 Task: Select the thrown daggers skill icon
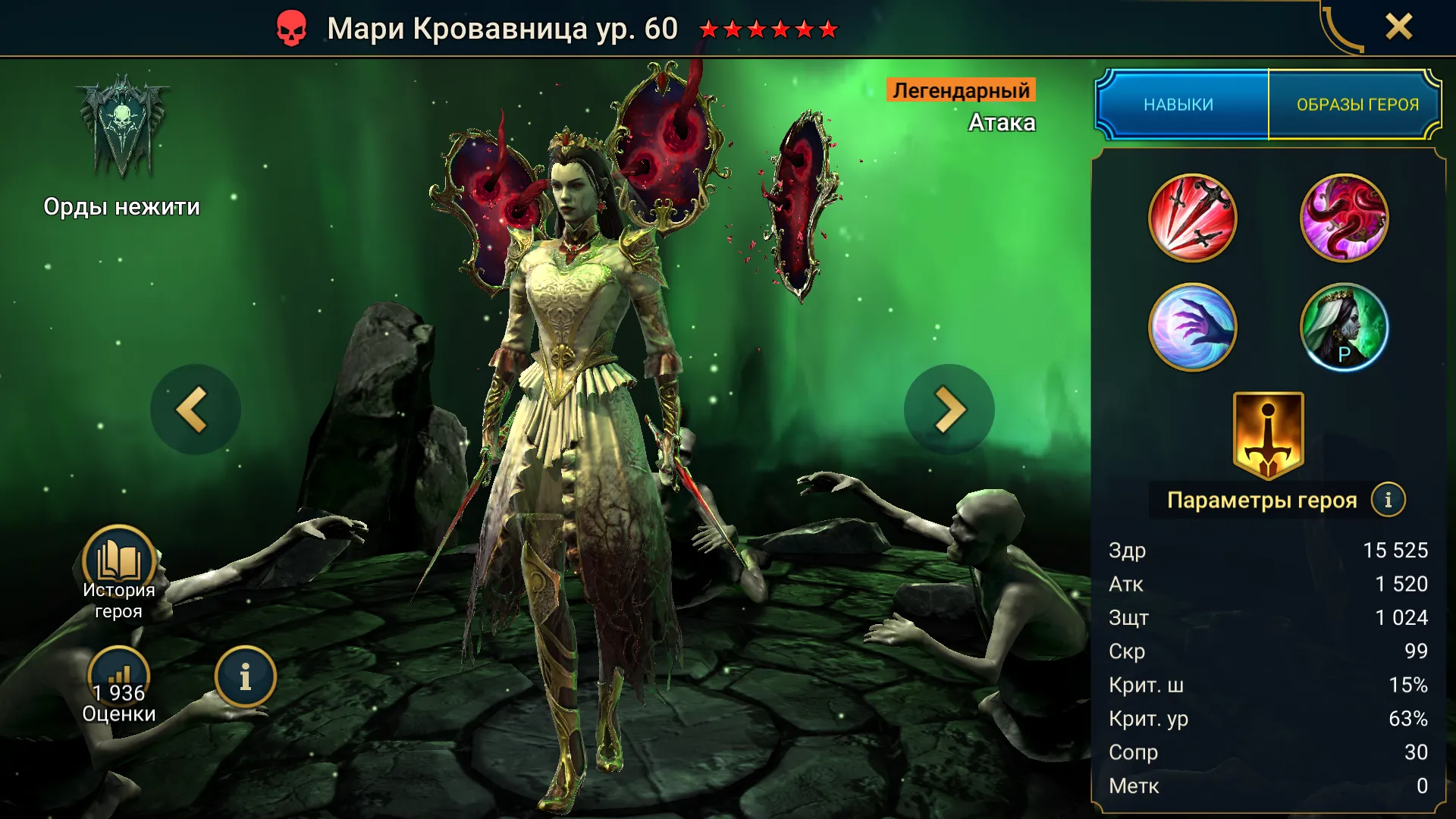tap(1192, 218)
